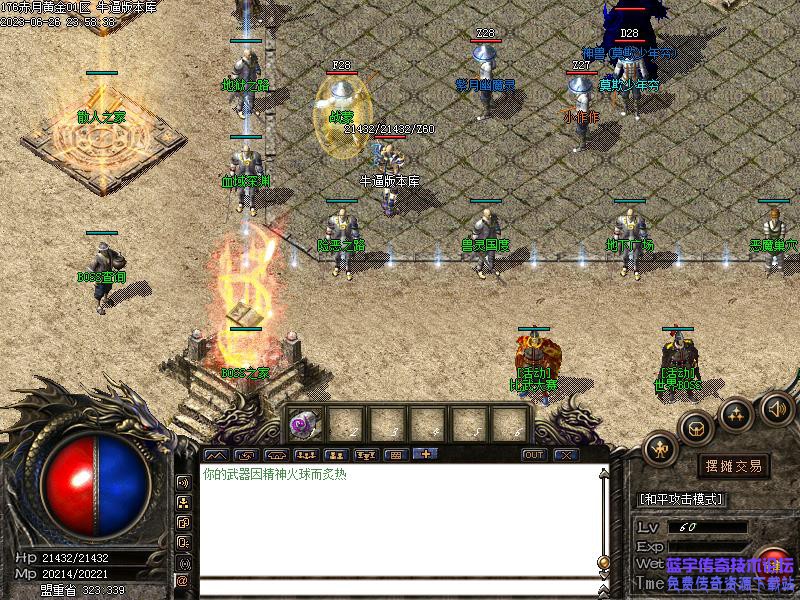Viewport: 800px width, 600px height.
Task: Open the character status round button
Action: [x=660, y=449]
